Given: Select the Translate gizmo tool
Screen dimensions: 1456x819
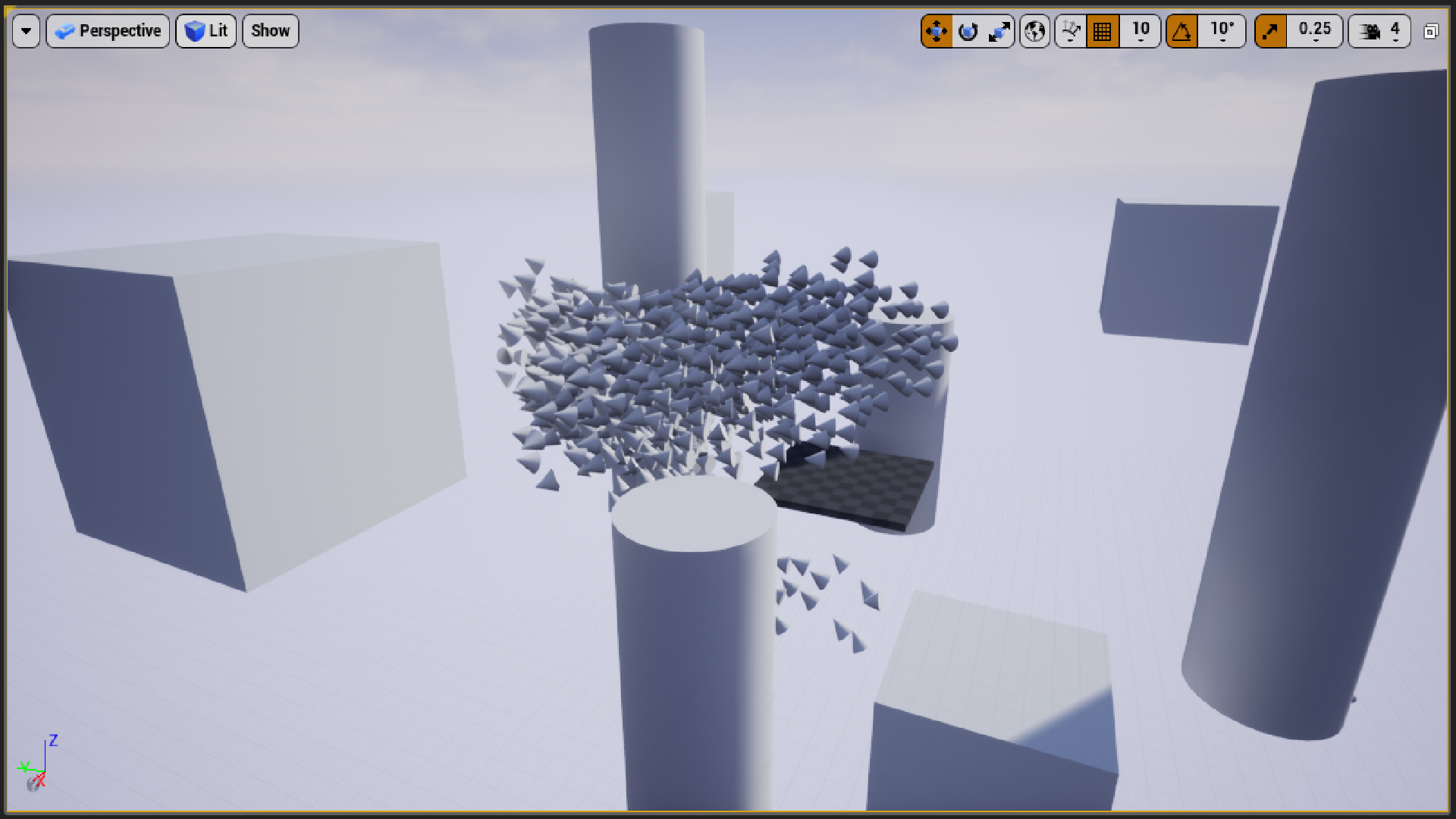Looking at the screenshot, I should [936, 31].
